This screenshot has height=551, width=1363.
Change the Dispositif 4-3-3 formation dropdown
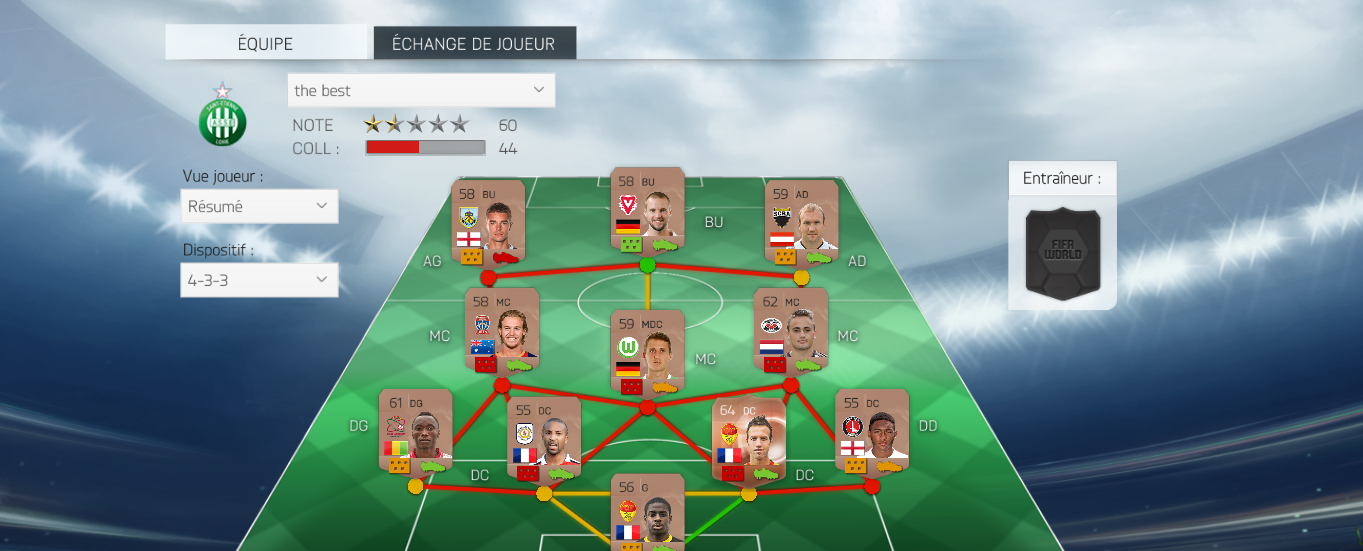coord(259,280)
